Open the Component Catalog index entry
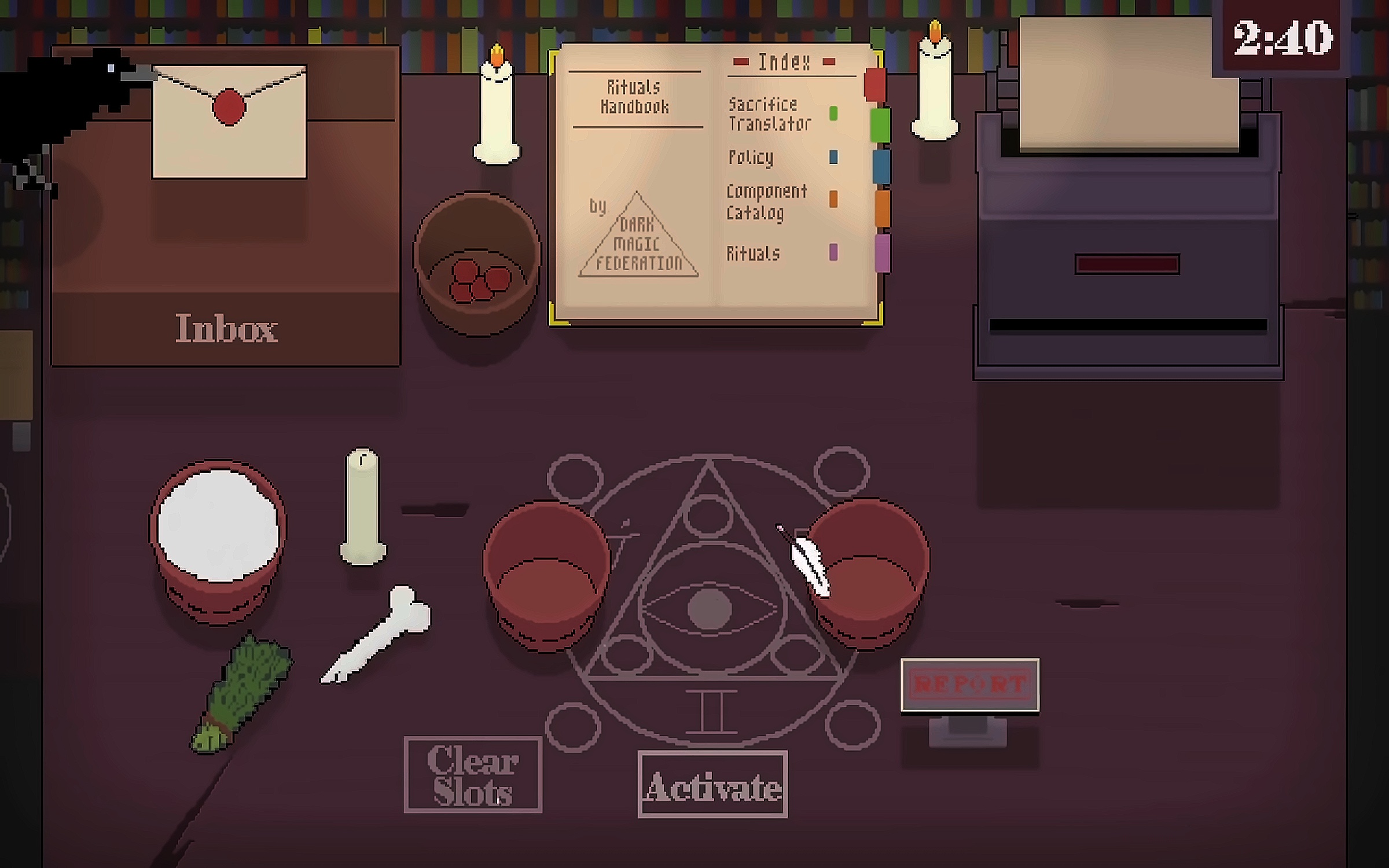 [x=766, y=202]
